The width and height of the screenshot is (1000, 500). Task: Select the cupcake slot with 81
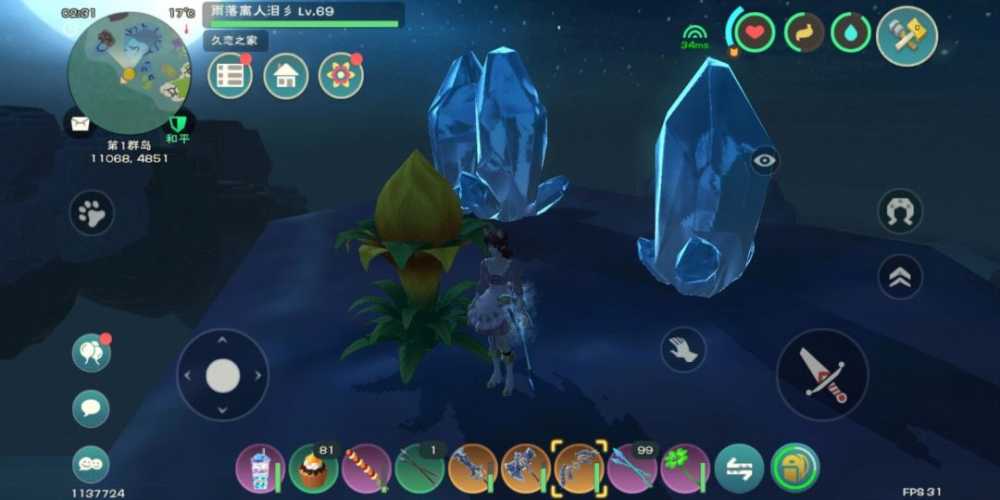(314, 468)
